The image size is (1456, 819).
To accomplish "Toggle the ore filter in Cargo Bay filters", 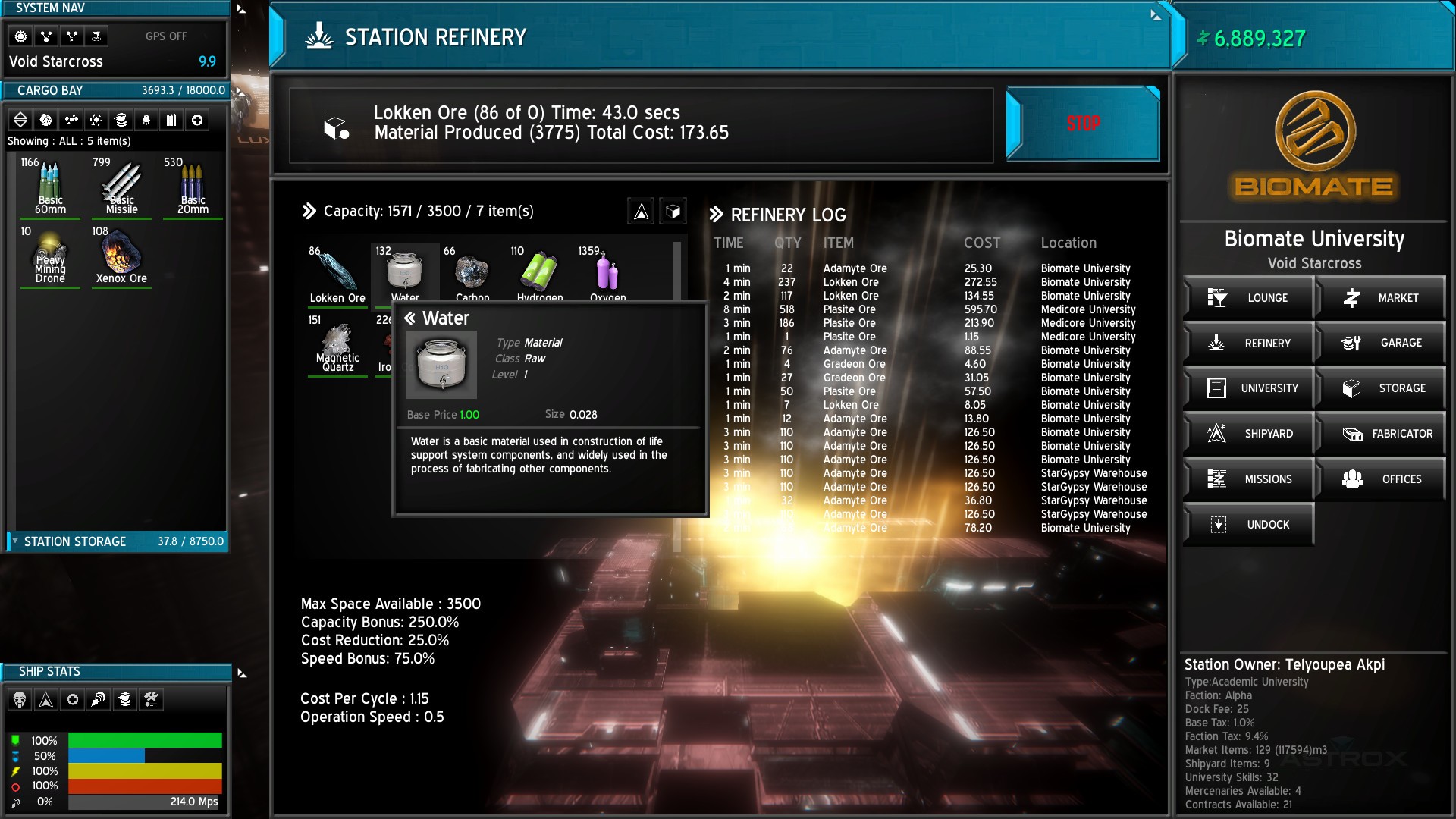I will (x=47, y=120).
